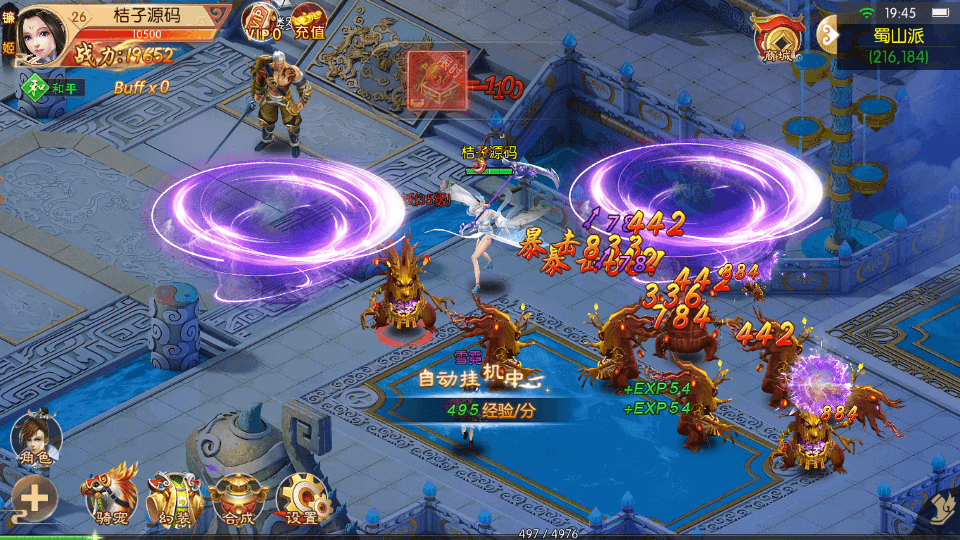Open the 骑宠 mount and pet menu

tap(110, 494)
